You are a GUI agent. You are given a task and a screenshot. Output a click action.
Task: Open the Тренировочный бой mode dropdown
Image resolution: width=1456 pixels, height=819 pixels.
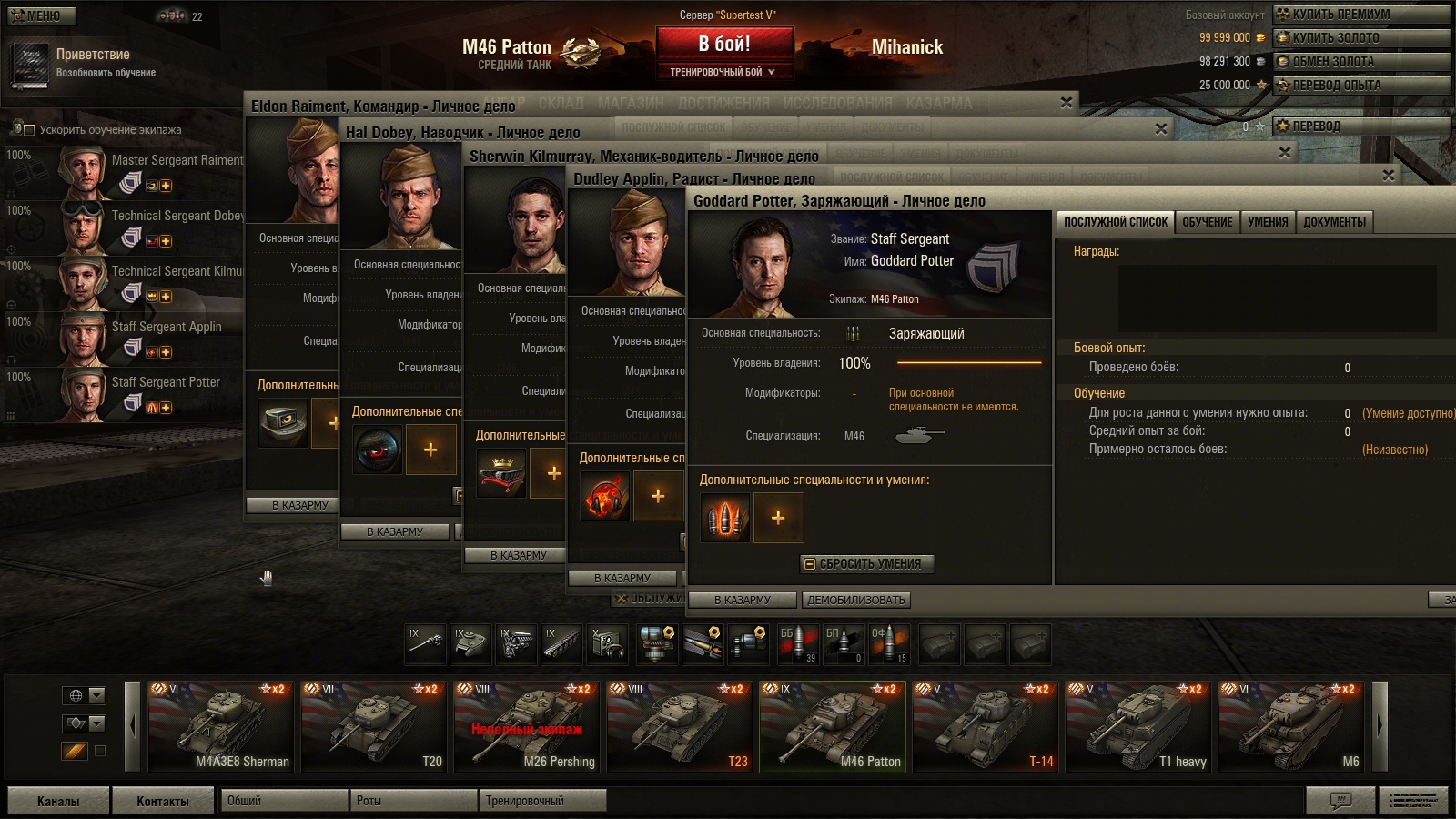(x=724, y=72)
